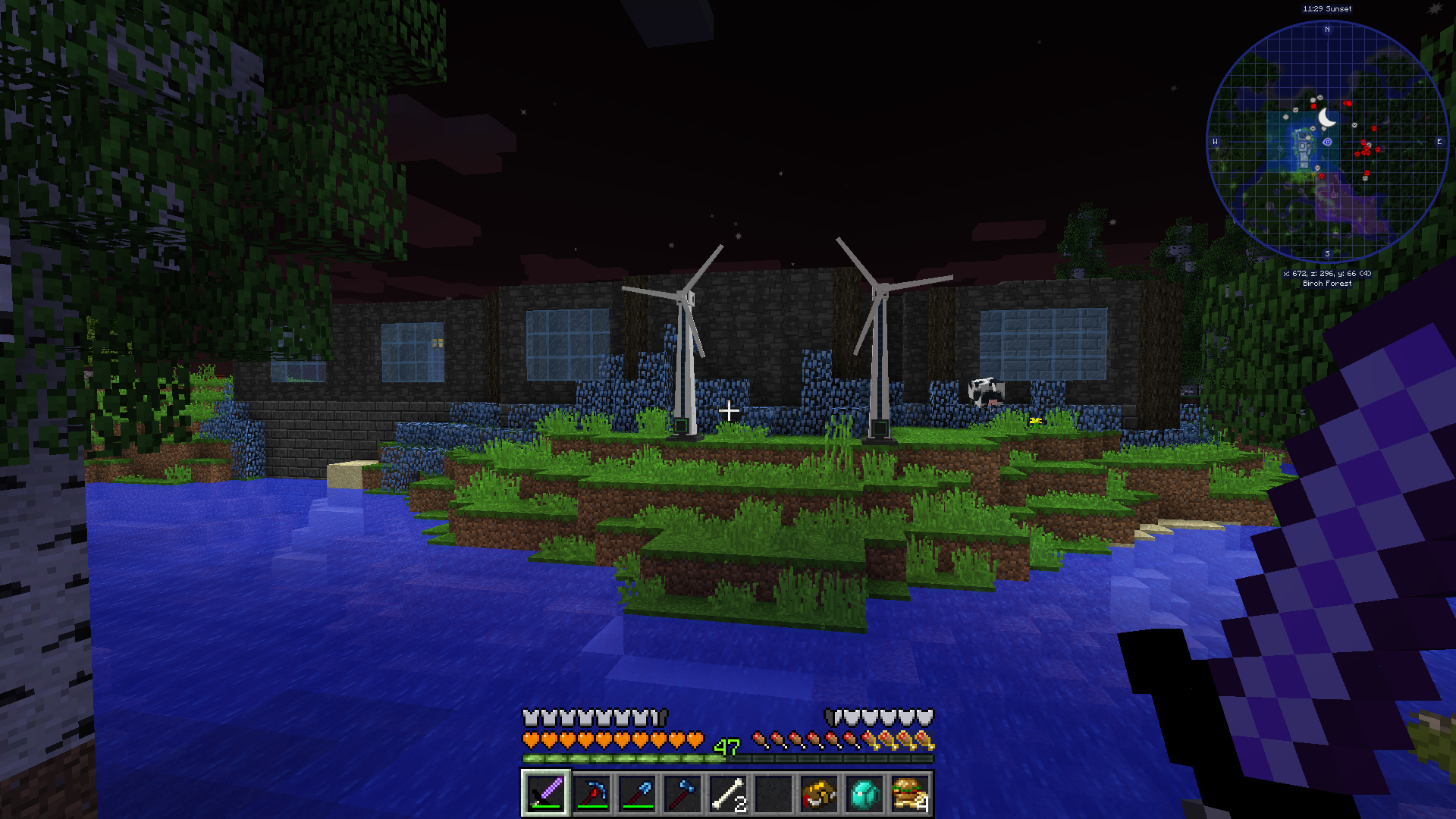Select the purple sword hotbar slot
This screenshot has width=1456, height=819.
tap(546, 793)
